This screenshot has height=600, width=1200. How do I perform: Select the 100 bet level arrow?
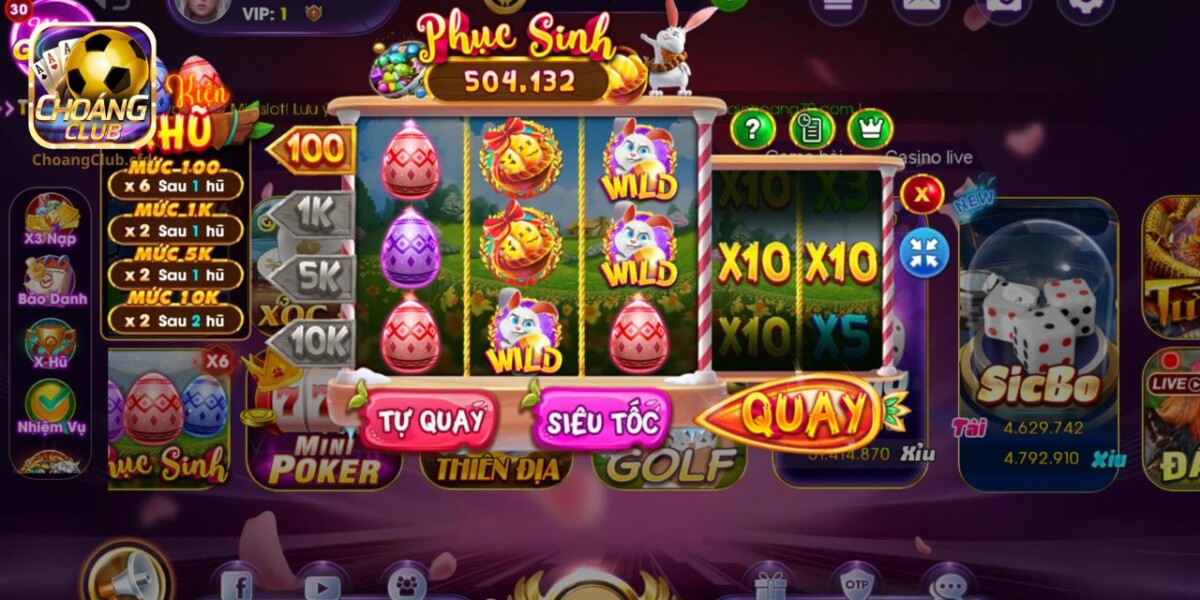[x=314, y=150]
